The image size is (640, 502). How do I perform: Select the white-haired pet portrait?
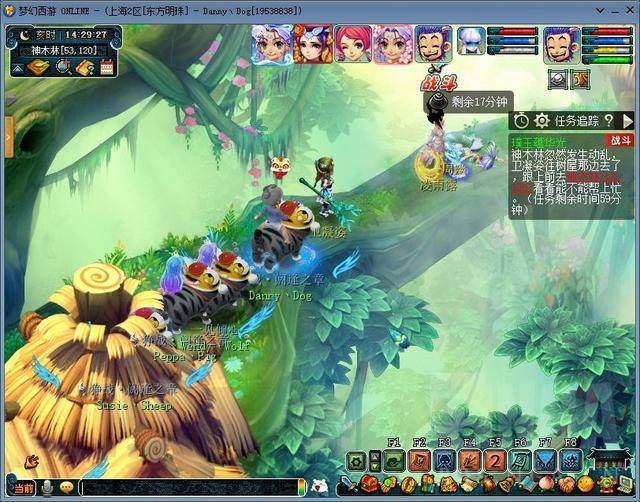[470, 41]
